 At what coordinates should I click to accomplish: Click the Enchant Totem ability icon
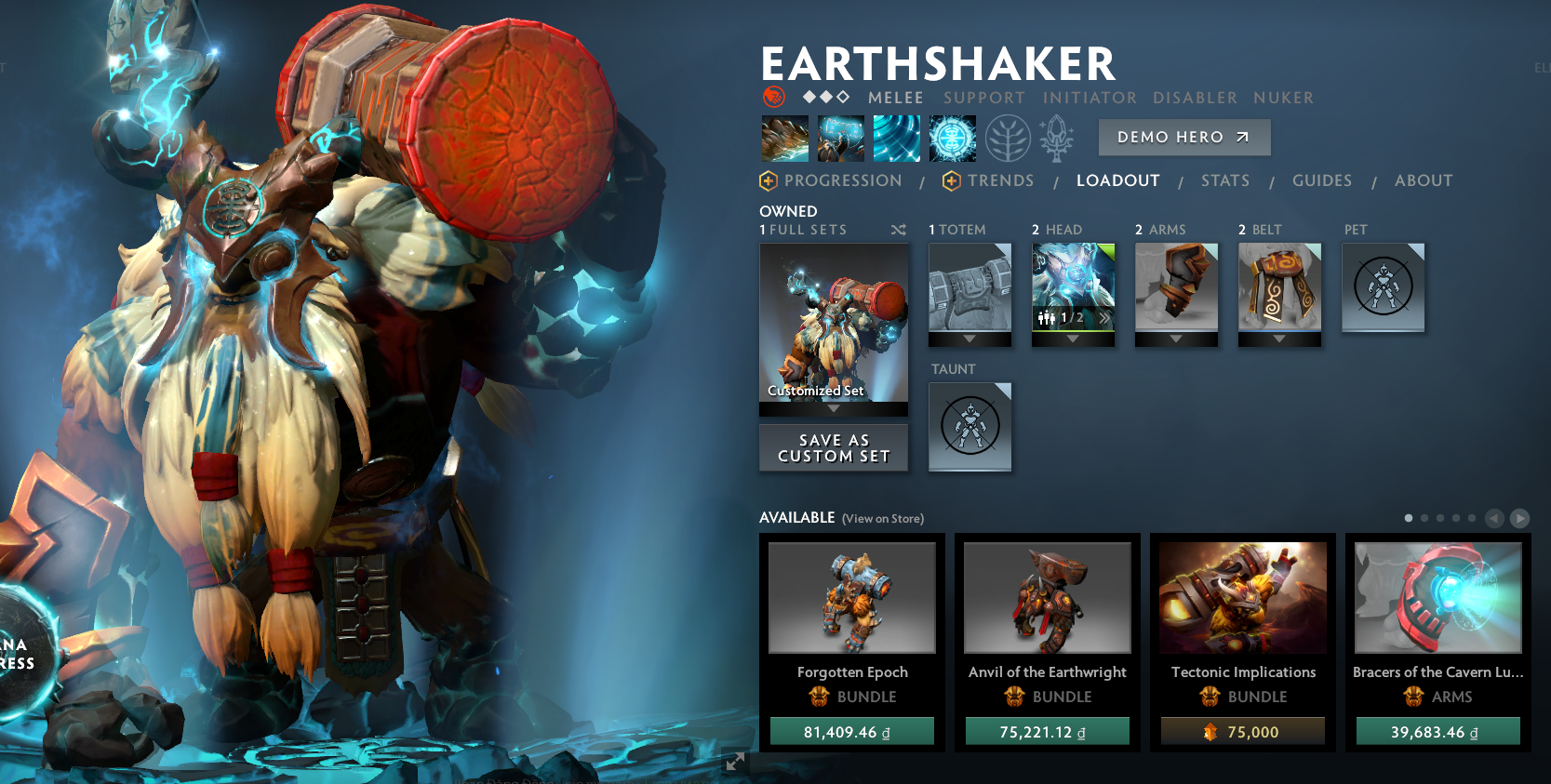840,138
